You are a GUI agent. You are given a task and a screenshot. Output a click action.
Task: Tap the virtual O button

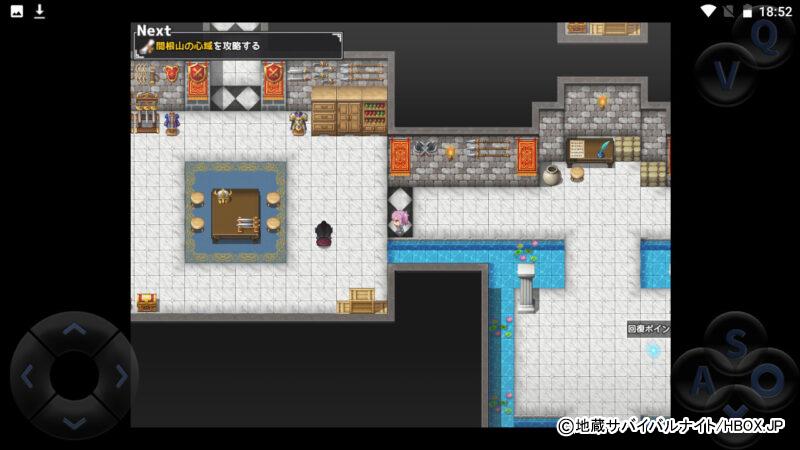(768, 380)
